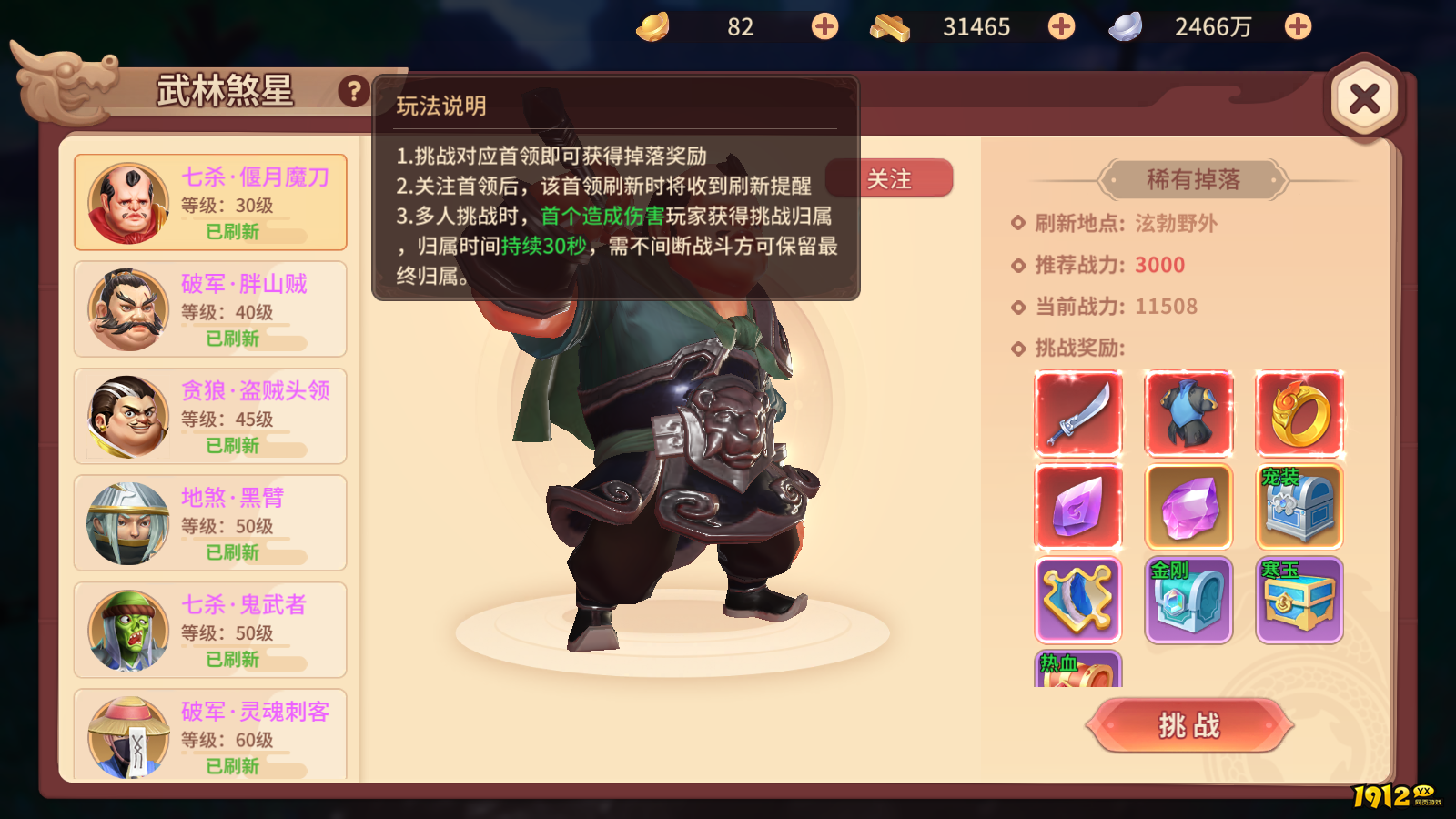Select the 七杀·偃月魔刀 boss entry
The image size is (1456, 819).
pyautogui.click(x=209, y=201)
